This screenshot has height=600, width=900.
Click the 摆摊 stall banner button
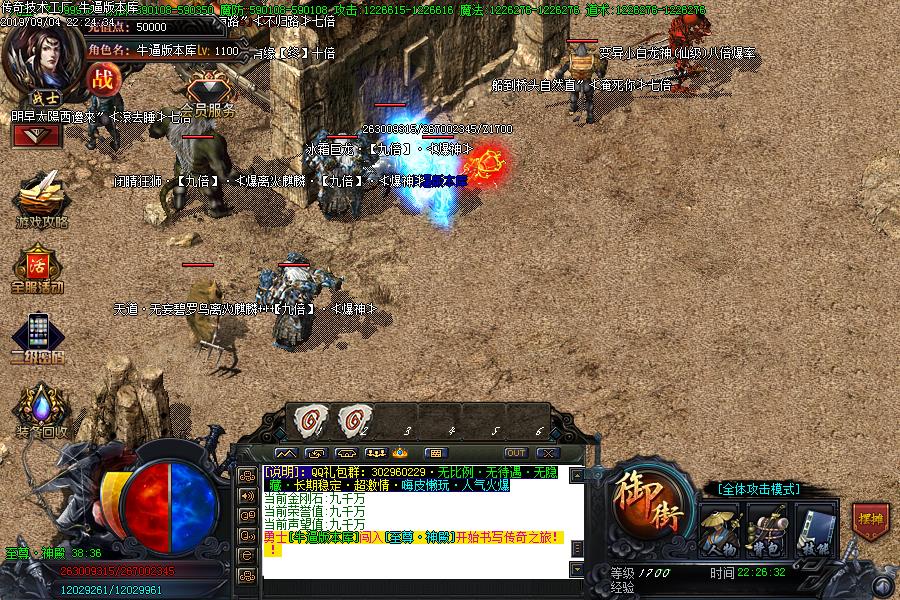click(x=869, y=521)
